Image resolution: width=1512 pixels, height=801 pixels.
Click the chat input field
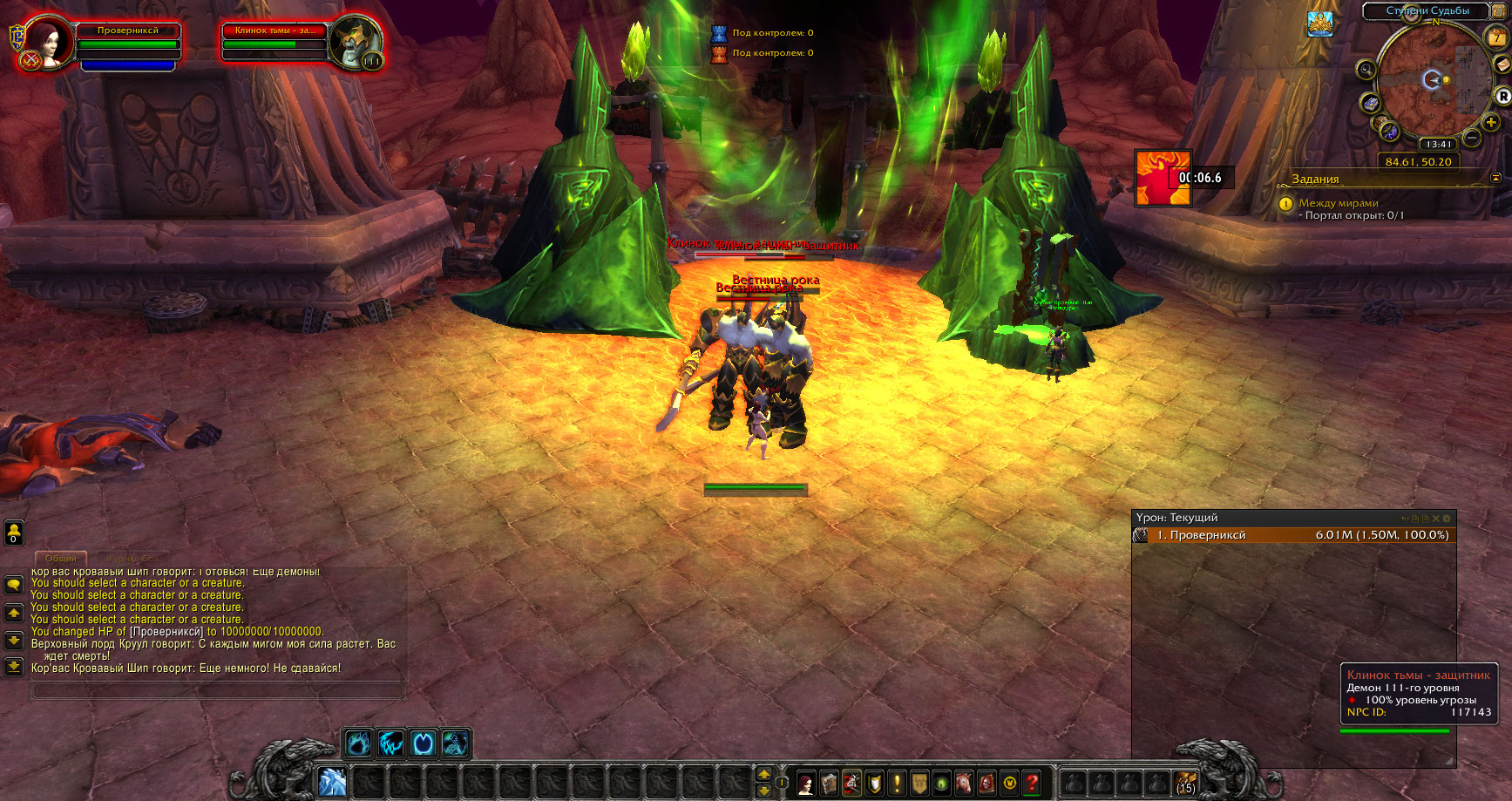218,690
